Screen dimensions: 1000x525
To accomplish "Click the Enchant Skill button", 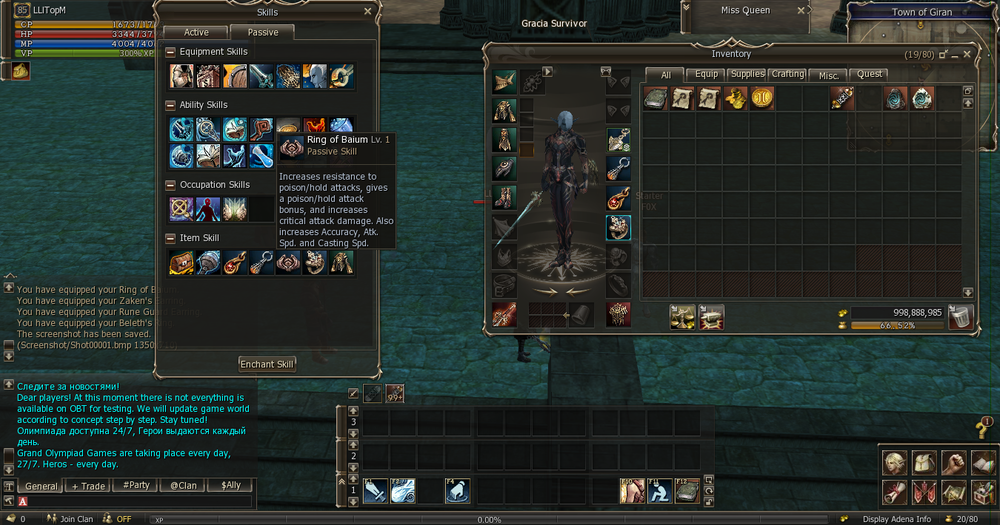I will coord(267,364).
